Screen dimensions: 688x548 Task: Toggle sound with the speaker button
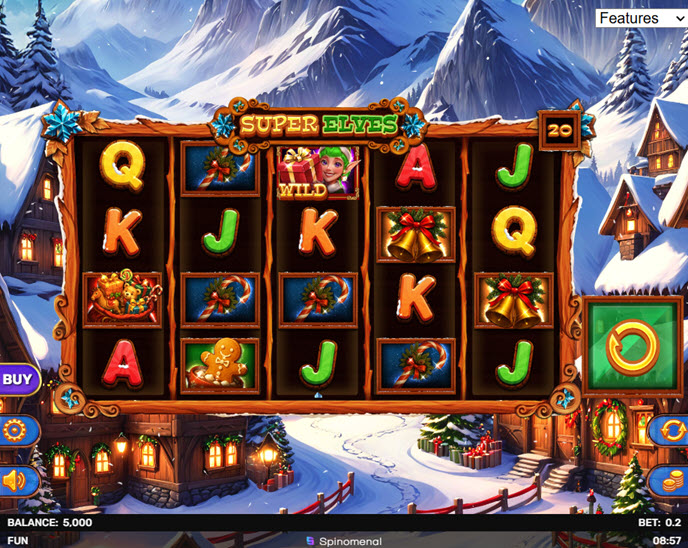17,481
